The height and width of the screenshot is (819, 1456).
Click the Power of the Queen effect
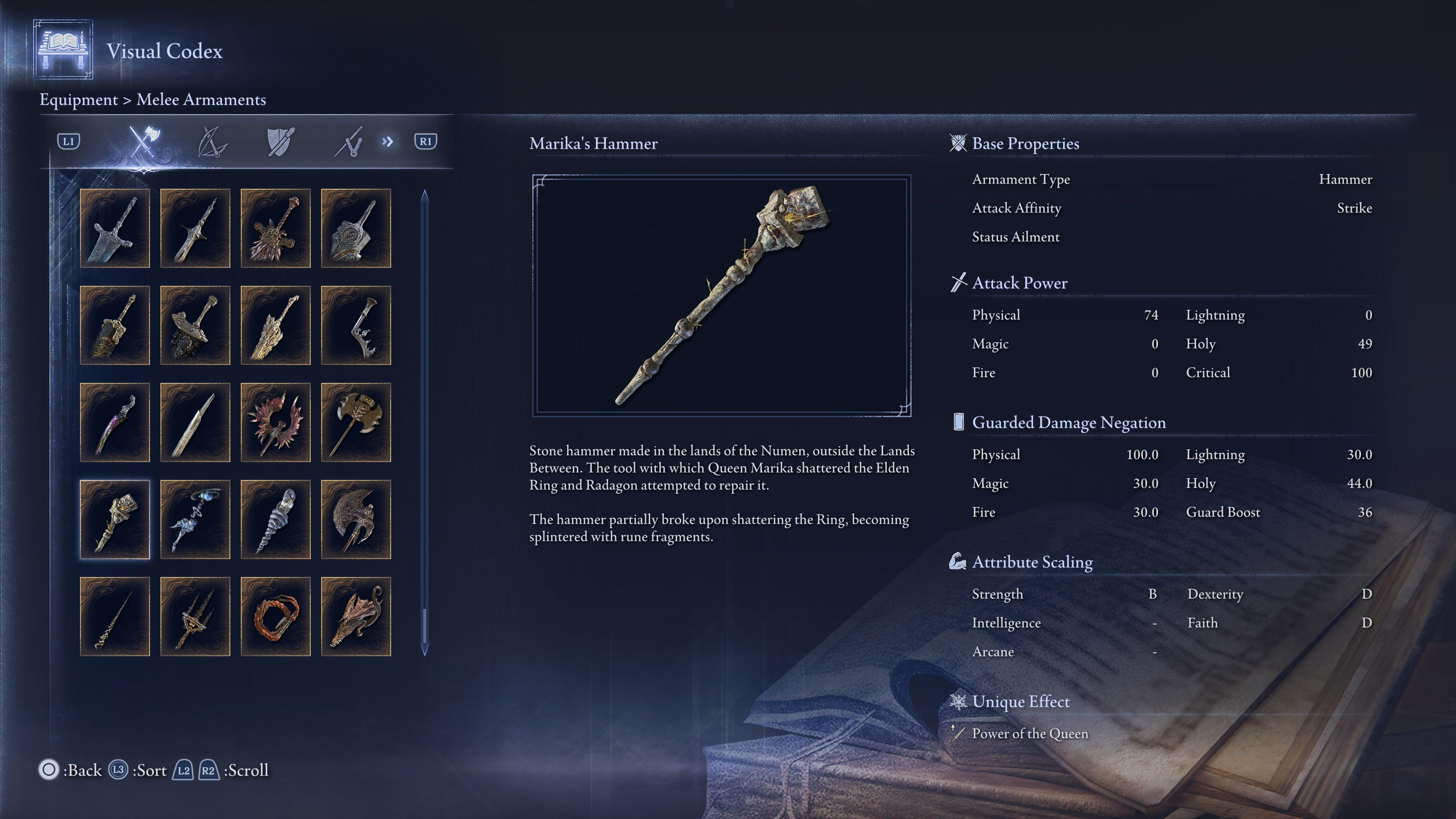1029,733
